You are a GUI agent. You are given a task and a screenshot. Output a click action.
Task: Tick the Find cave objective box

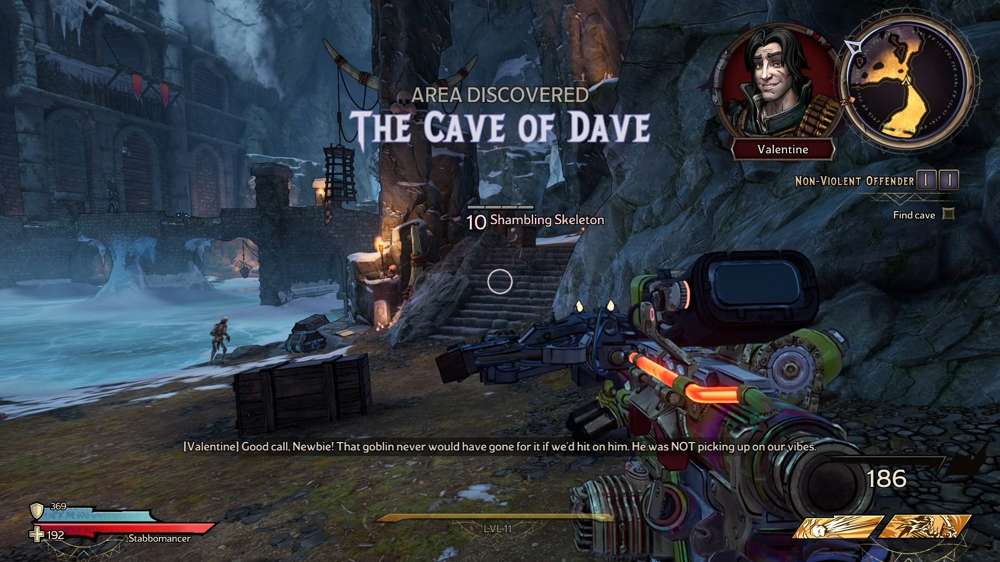click(x=948, y=214)
